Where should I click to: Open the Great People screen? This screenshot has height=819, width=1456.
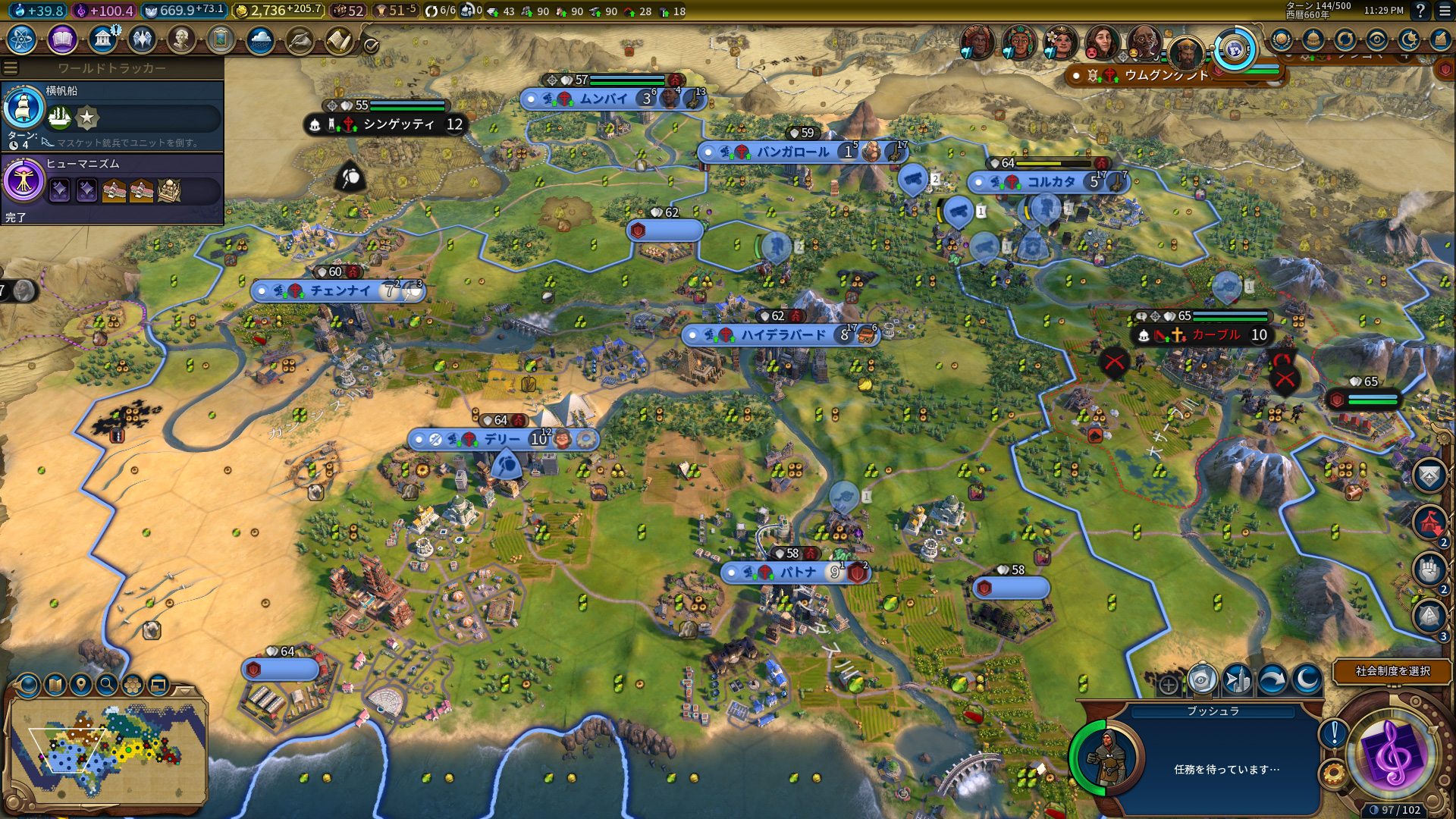click(x=183, y=37)
